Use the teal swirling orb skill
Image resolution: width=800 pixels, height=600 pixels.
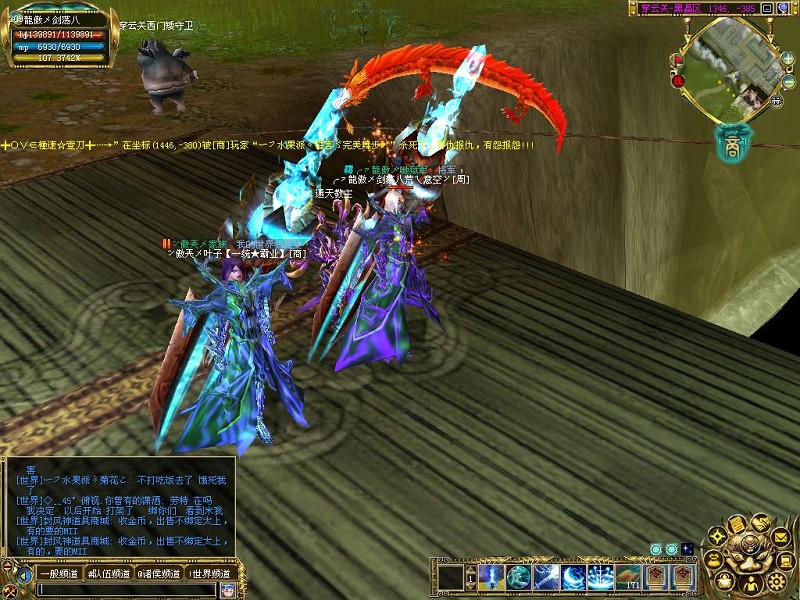(518, 577)
